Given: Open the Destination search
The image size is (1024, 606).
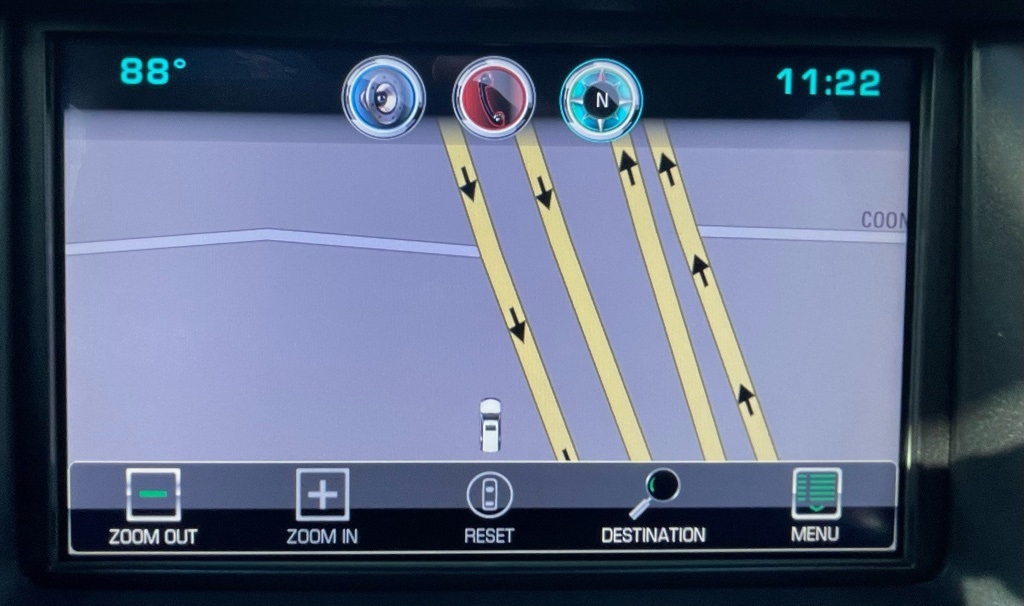Looking at the screenshot, I should coord(653,506).
